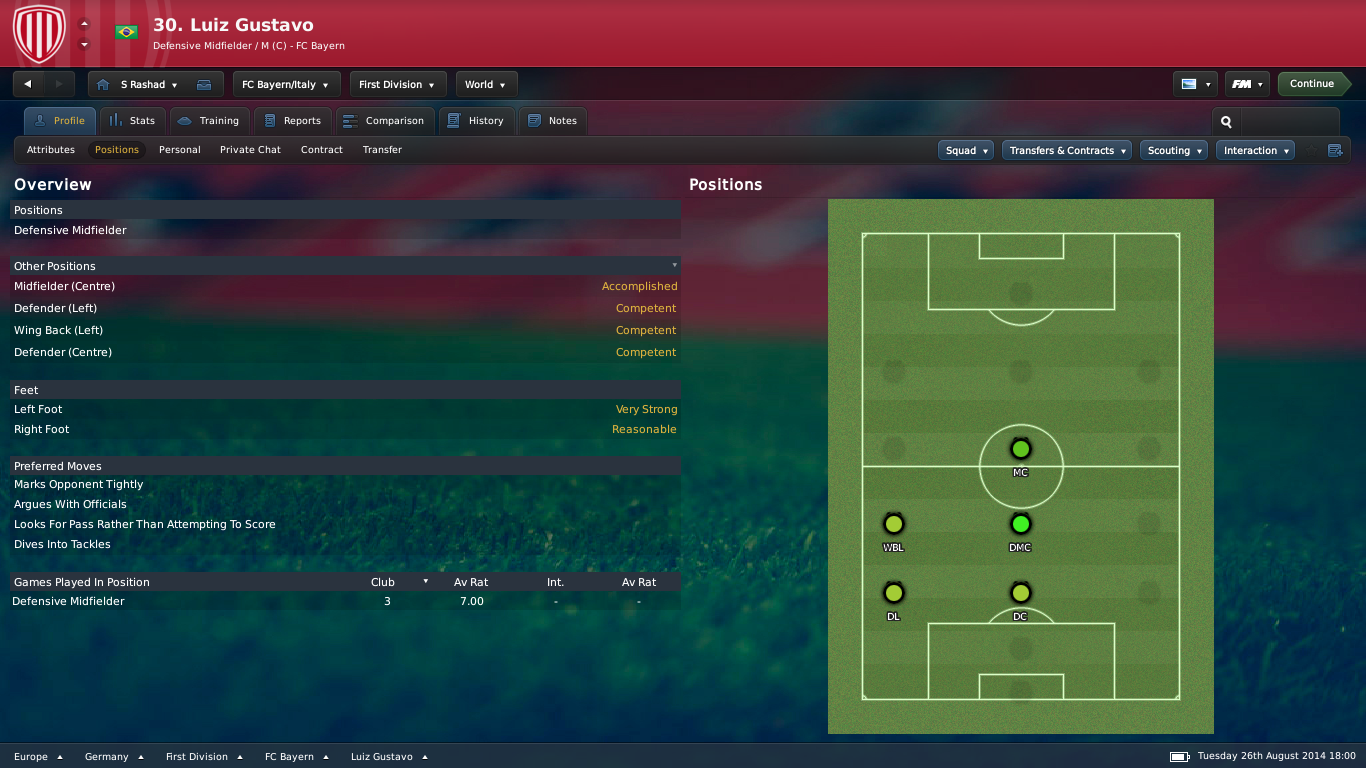Click the Continue button

1311,84
